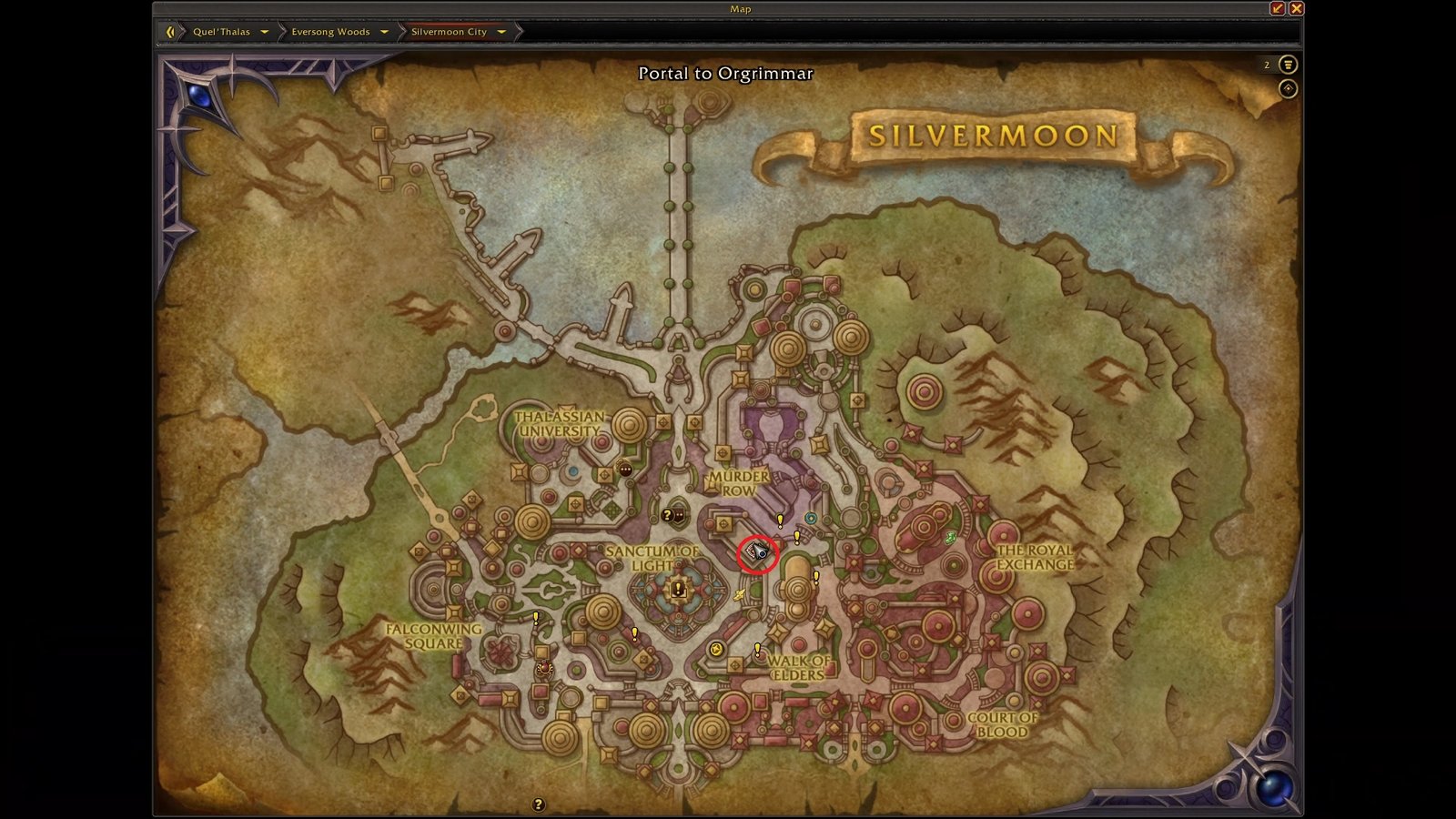The height and width of the screenshot is (819, 1456).
Task: Click the back navigation arrow left of Quel'Thalas
Action: tap(171, 31)
